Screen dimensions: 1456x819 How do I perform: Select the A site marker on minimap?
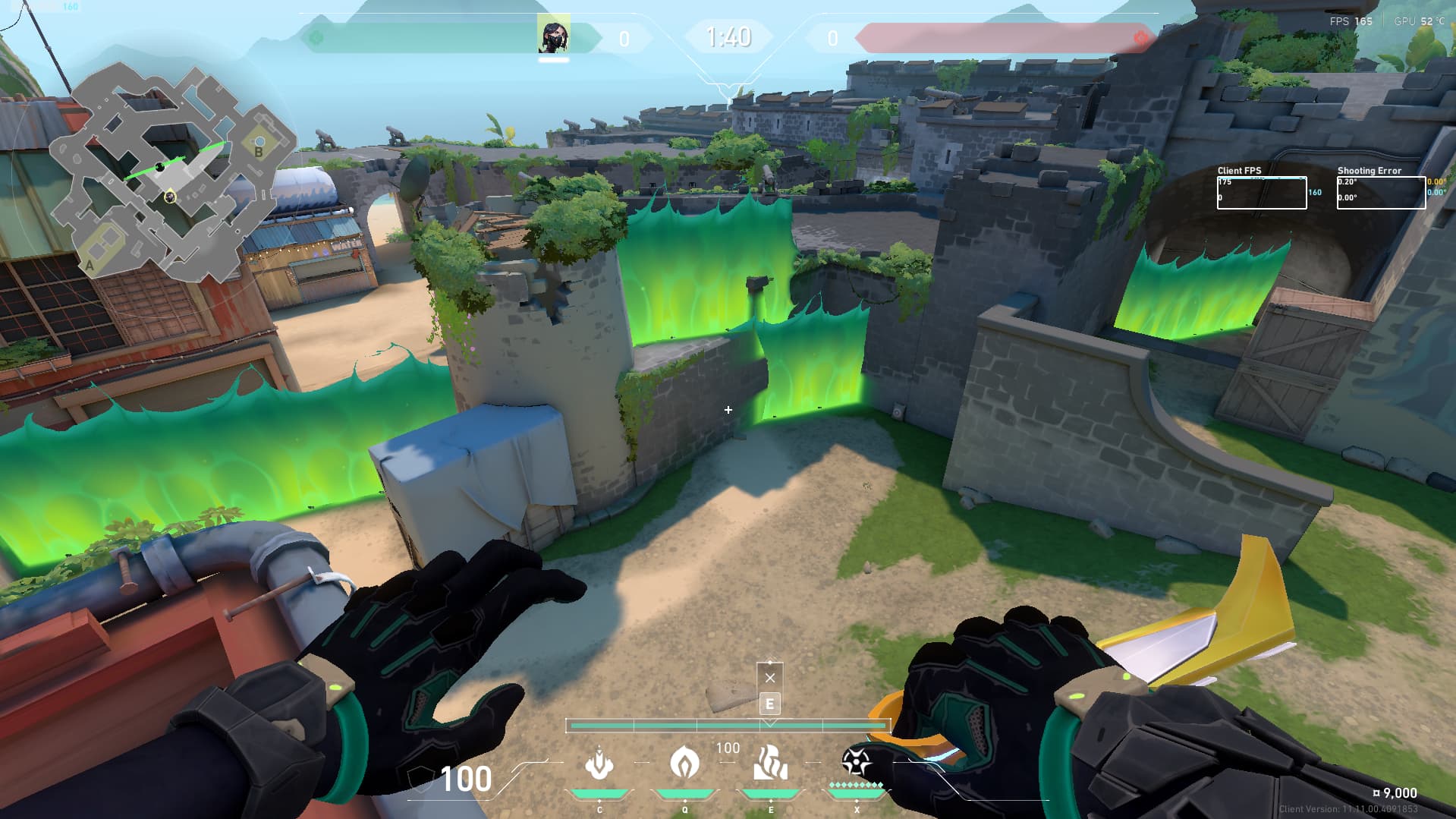point(90,265)
